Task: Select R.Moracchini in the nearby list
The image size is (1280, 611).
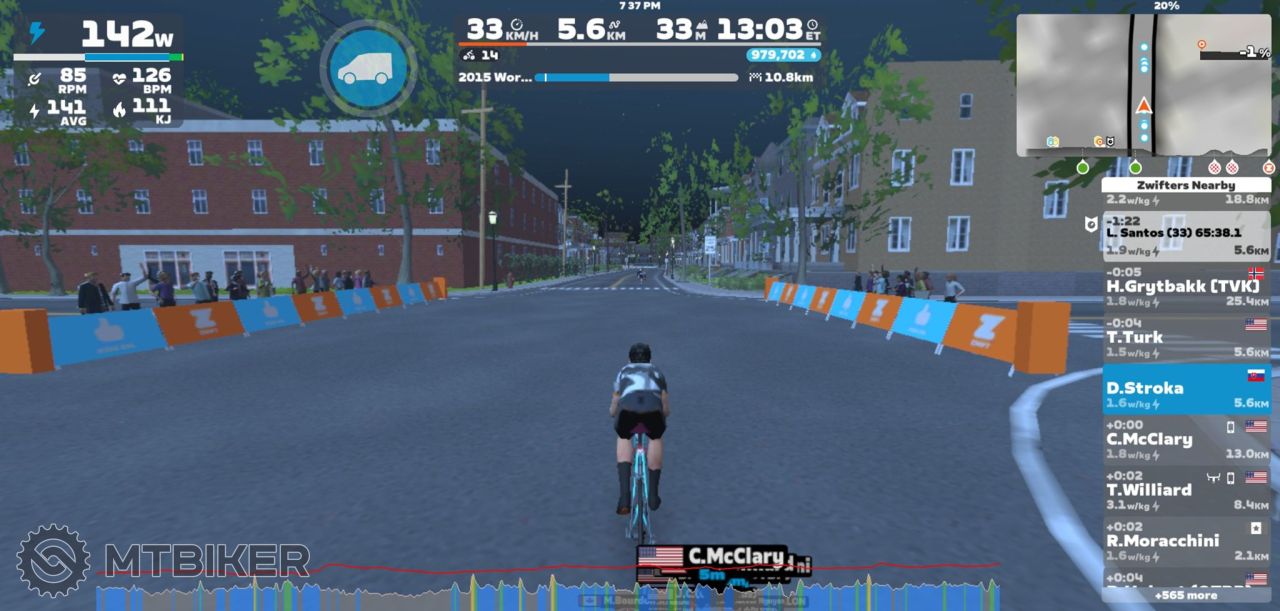Action: [x=1186, y=541]
